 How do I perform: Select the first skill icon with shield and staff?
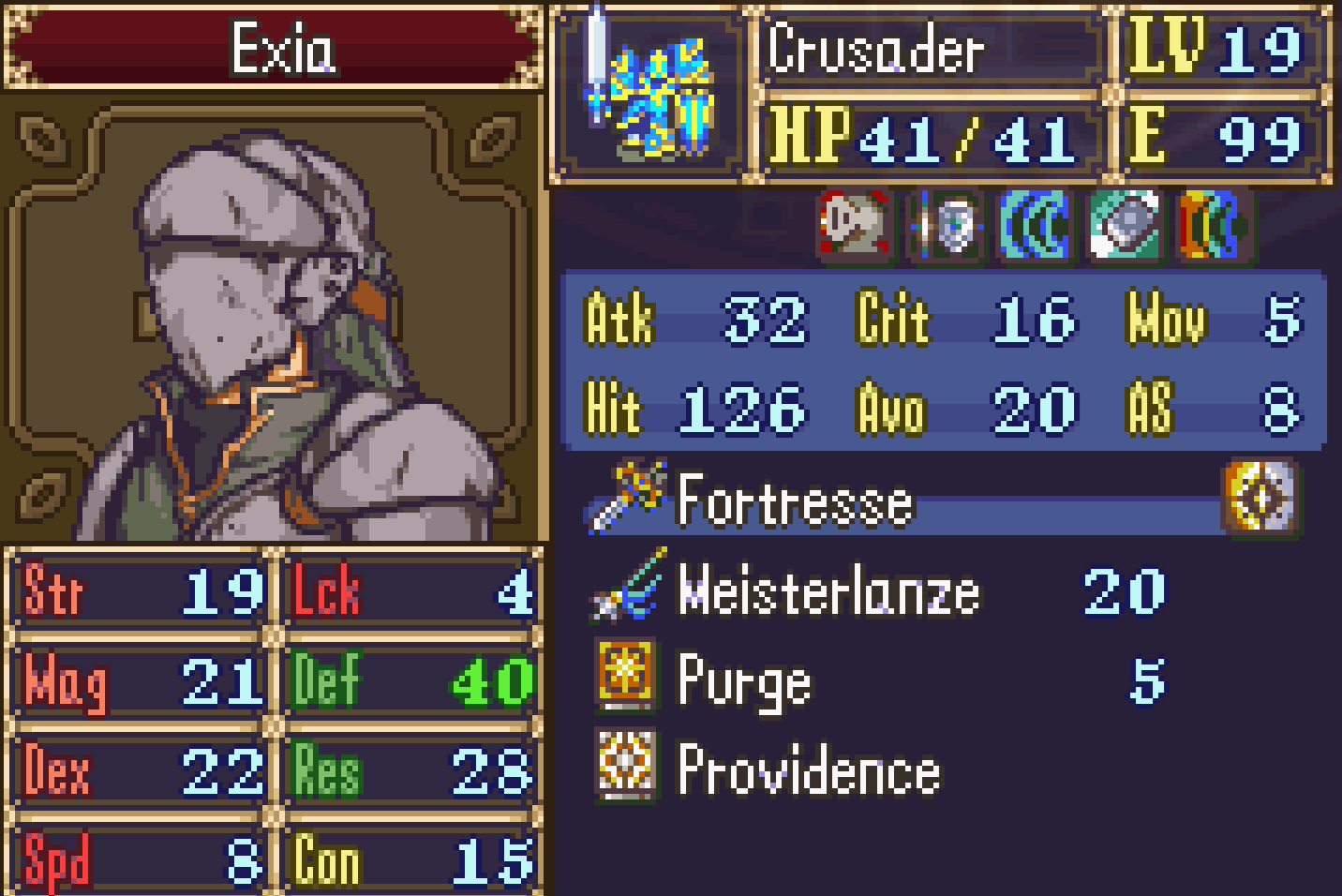click(x=856, y=225)
